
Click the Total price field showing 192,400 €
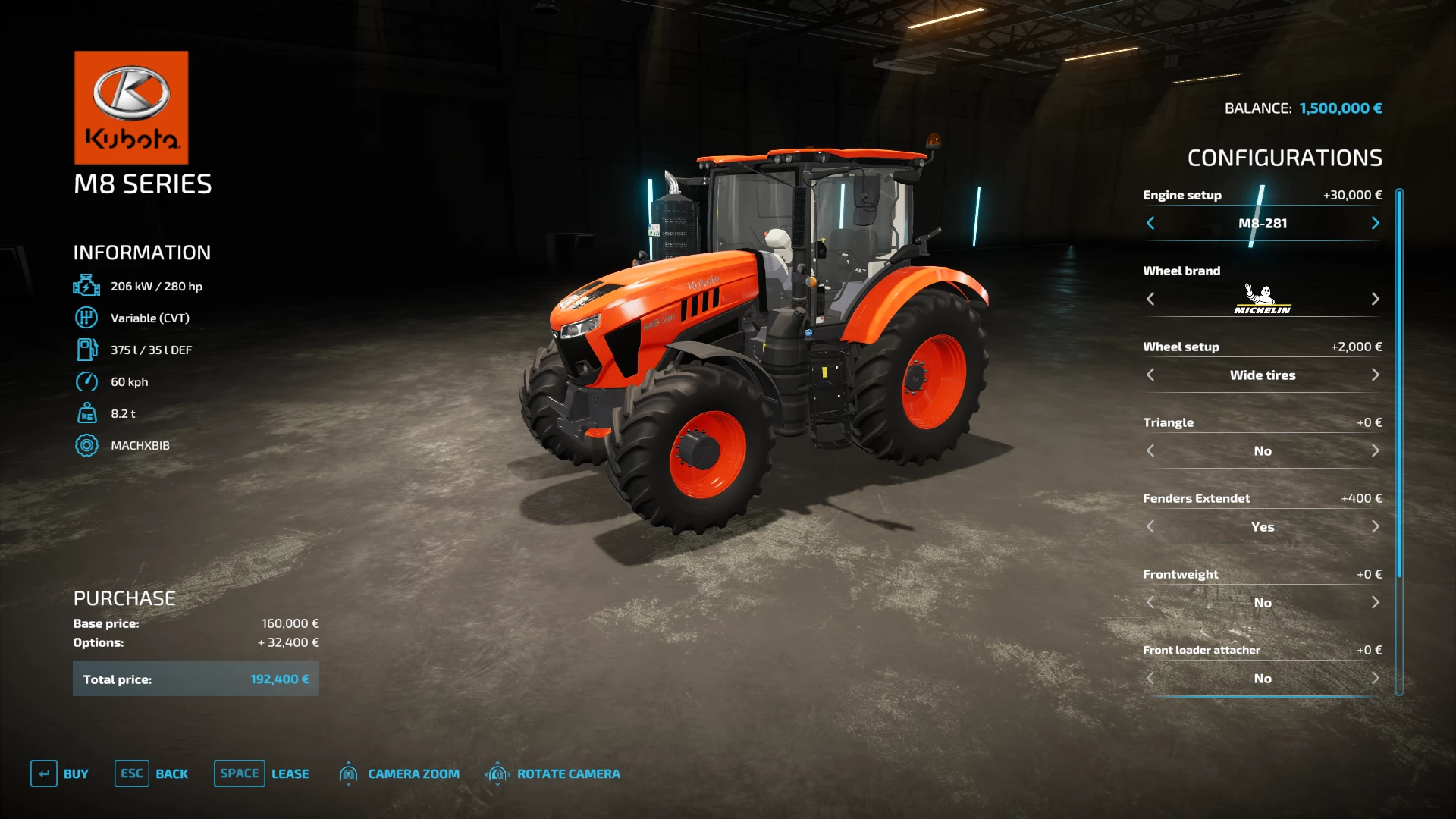point(196,679)
